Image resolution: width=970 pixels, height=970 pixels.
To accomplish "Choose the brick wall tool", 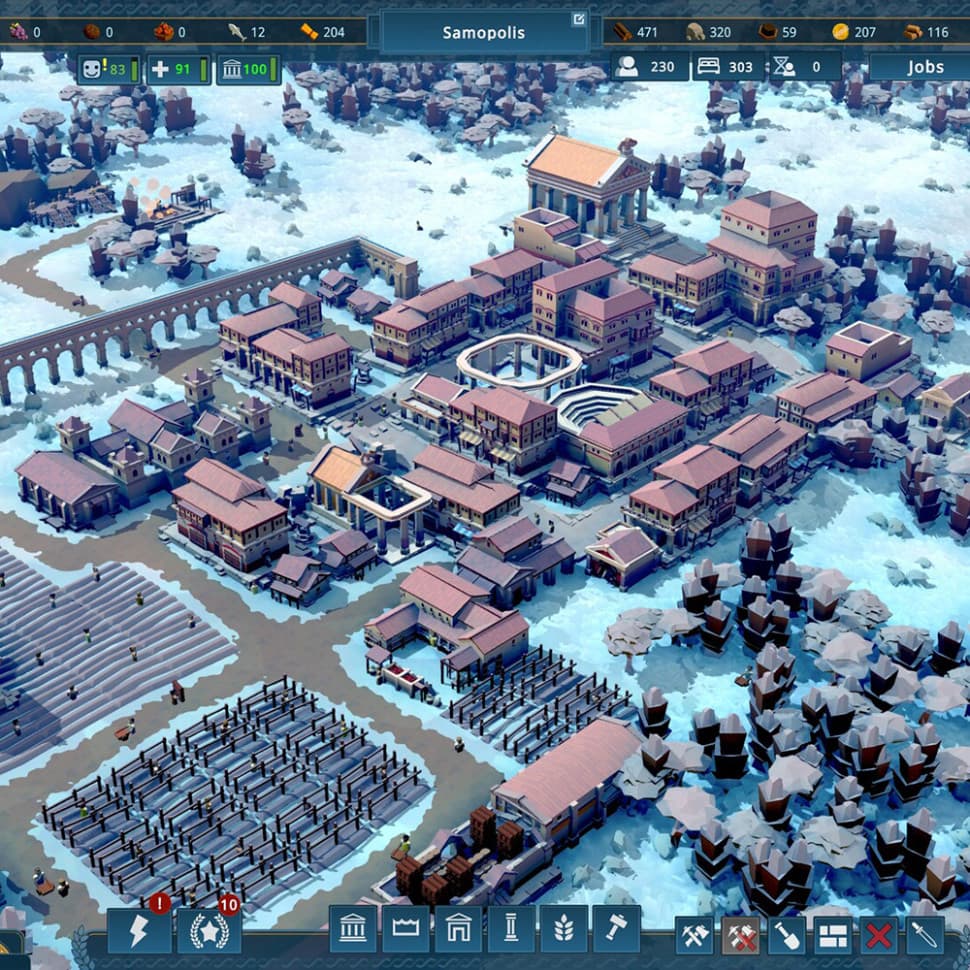I will [833, 936].
